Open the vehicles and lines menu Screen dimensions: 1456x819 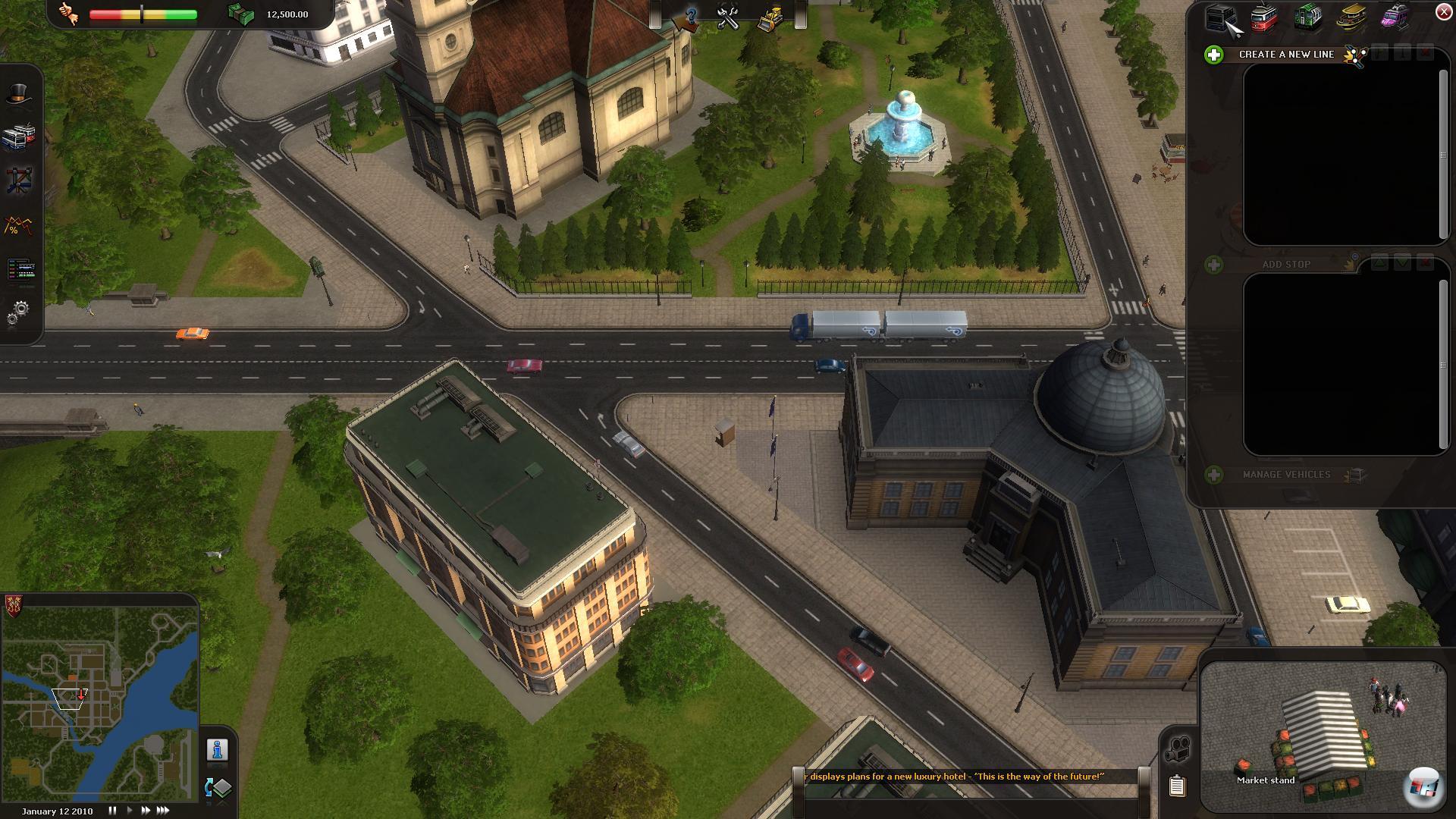(x=20, y=136)
